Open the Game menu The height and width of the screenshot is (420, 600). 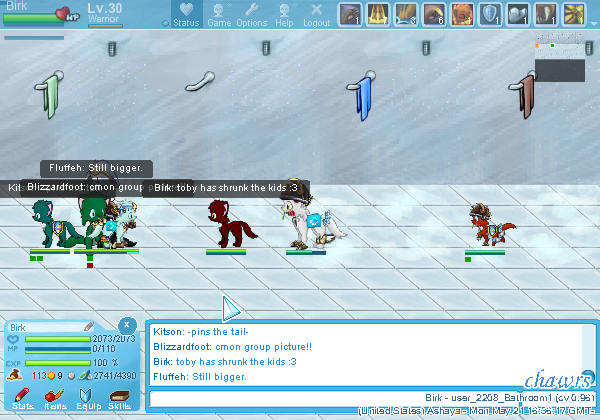pyautogui.click(x=219, y=15)
